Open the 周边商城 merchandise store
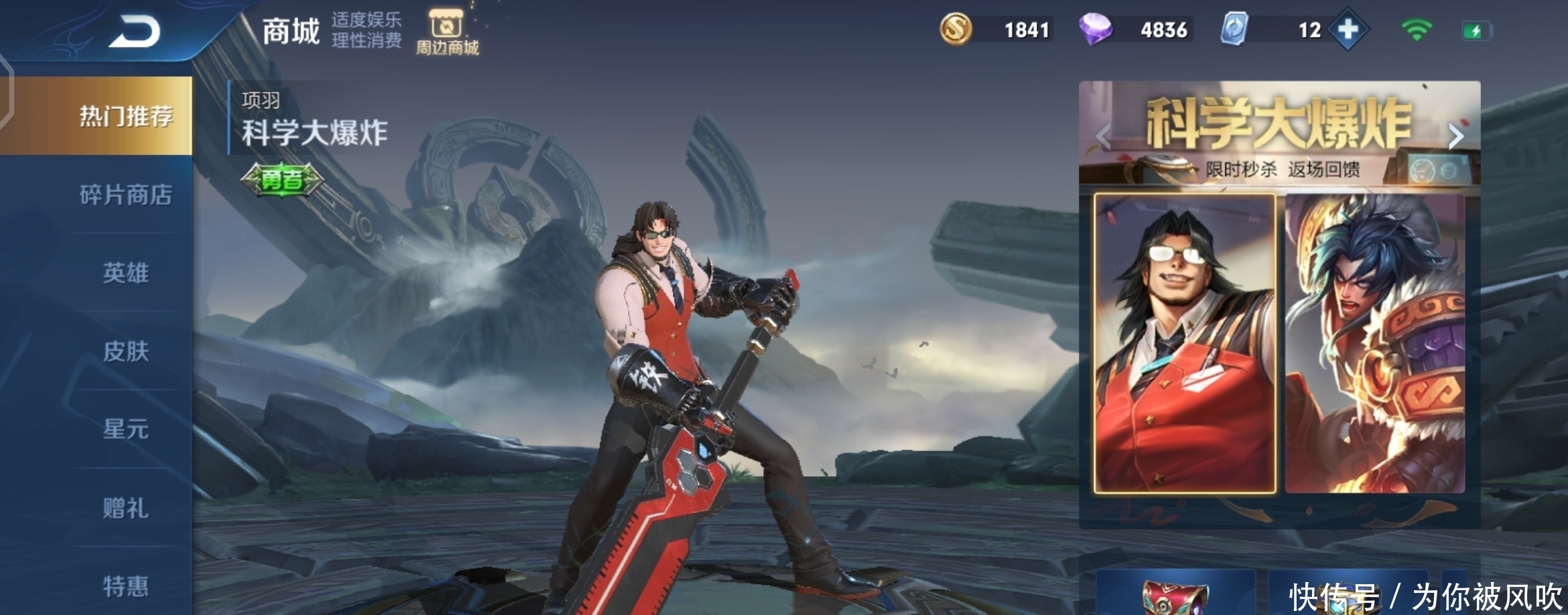The image size is (1568, 615). pos(447,31)
